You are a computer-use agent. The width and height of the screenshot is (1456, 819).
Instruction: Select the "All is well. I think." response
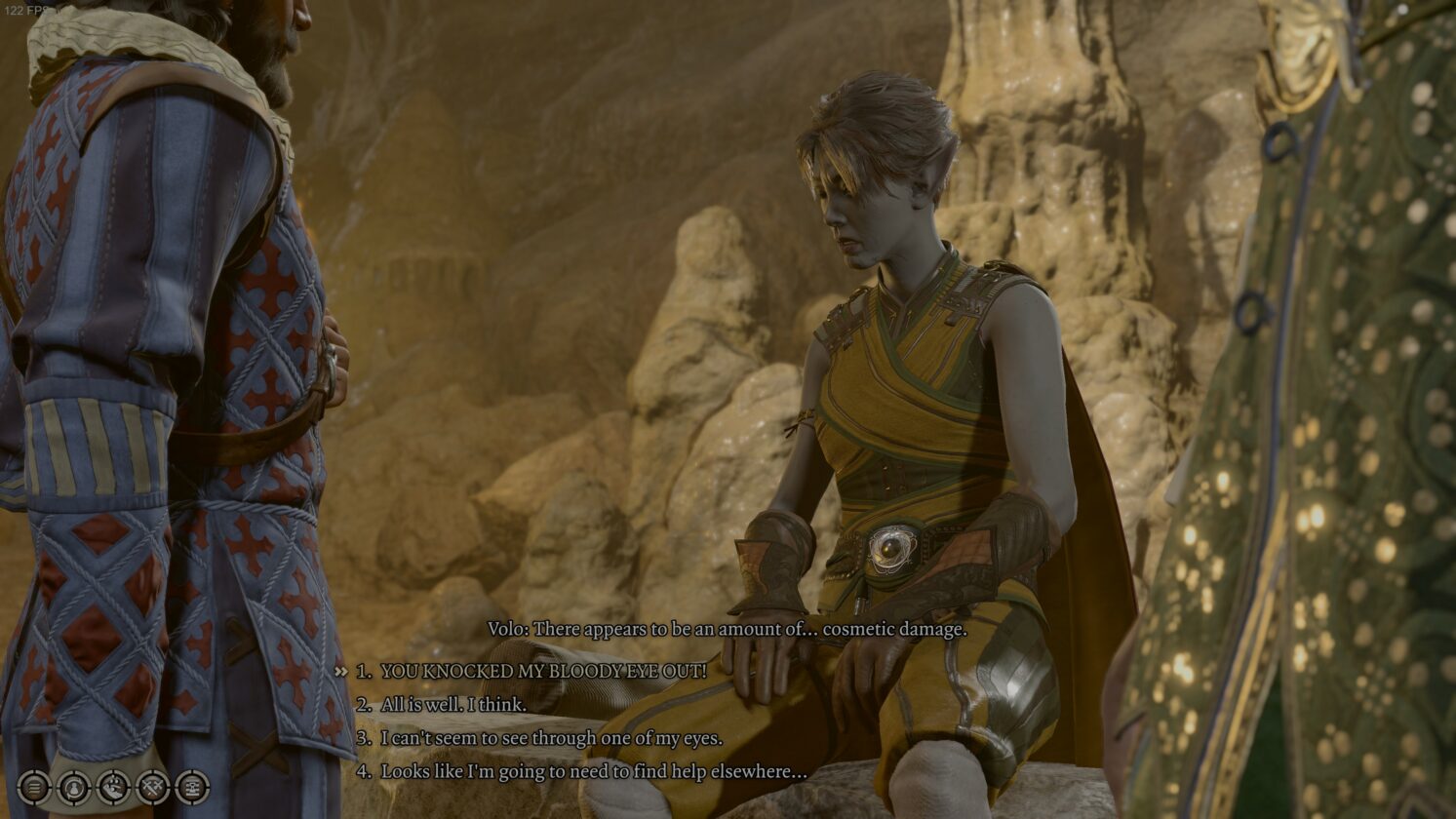pos(453,704)
